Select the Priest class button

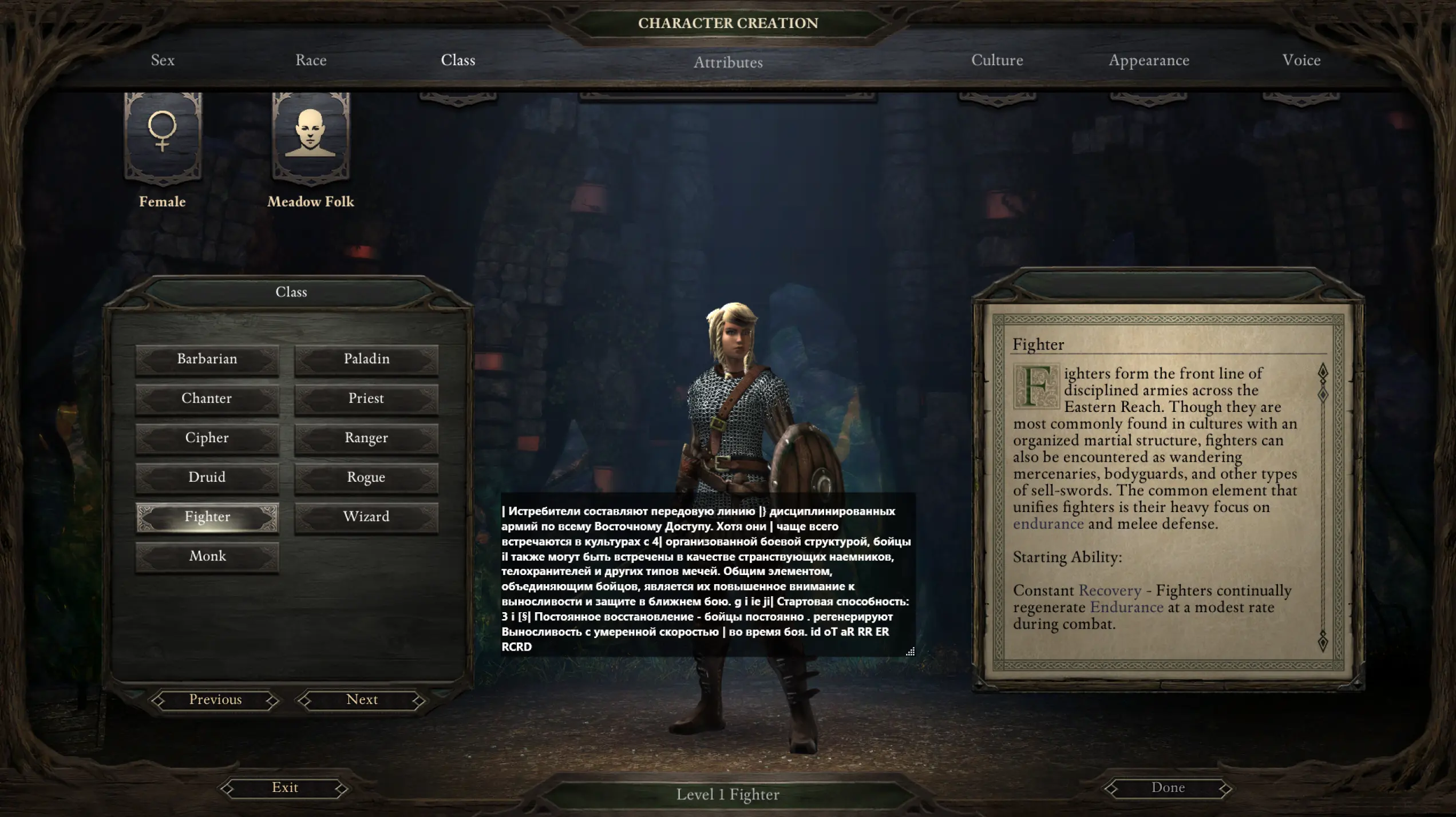[366, 399]
